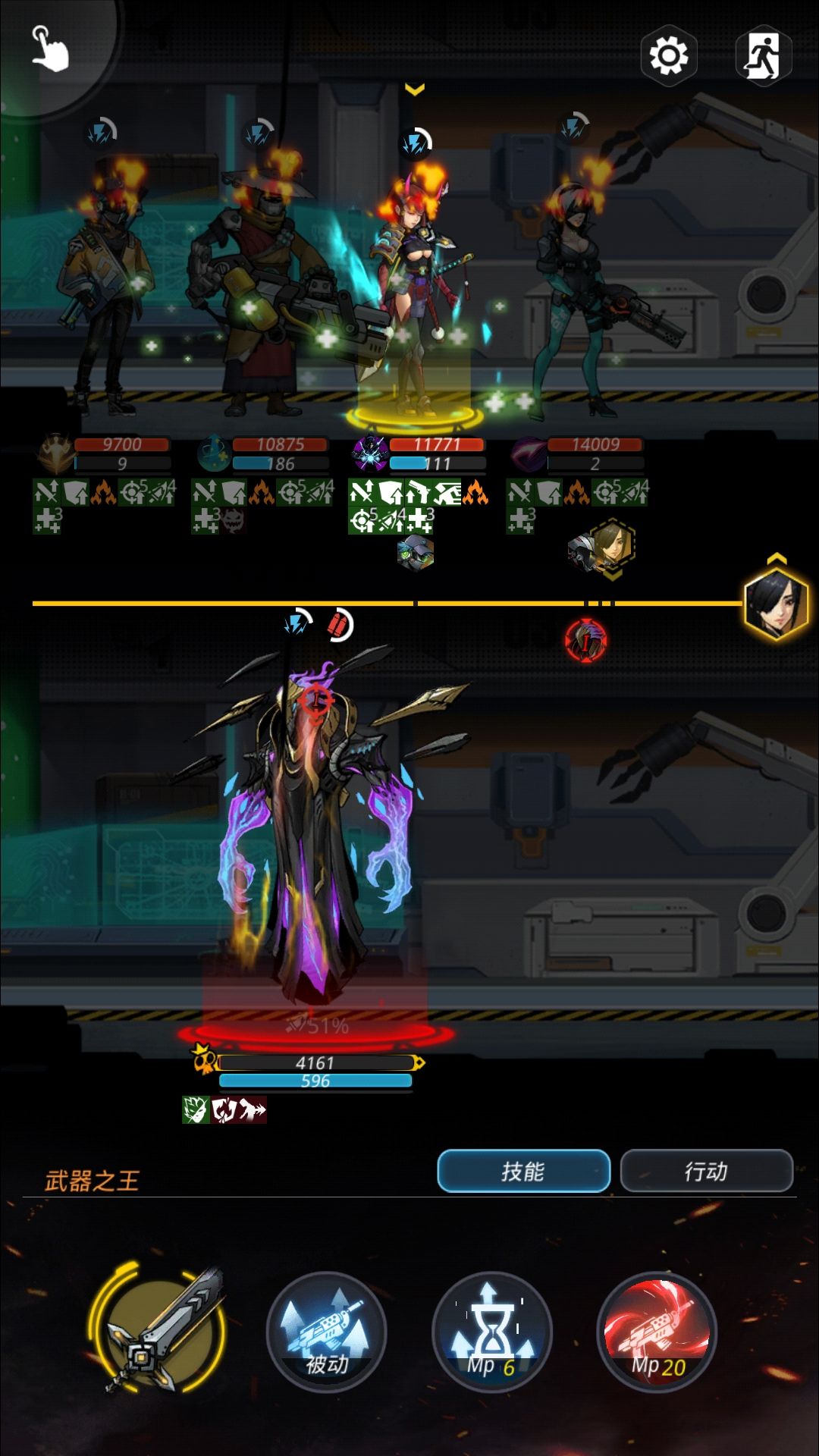Inspect the boss status effect icons
Viewport: 819px width, 1456px height.
click(x=224, y=1109)
